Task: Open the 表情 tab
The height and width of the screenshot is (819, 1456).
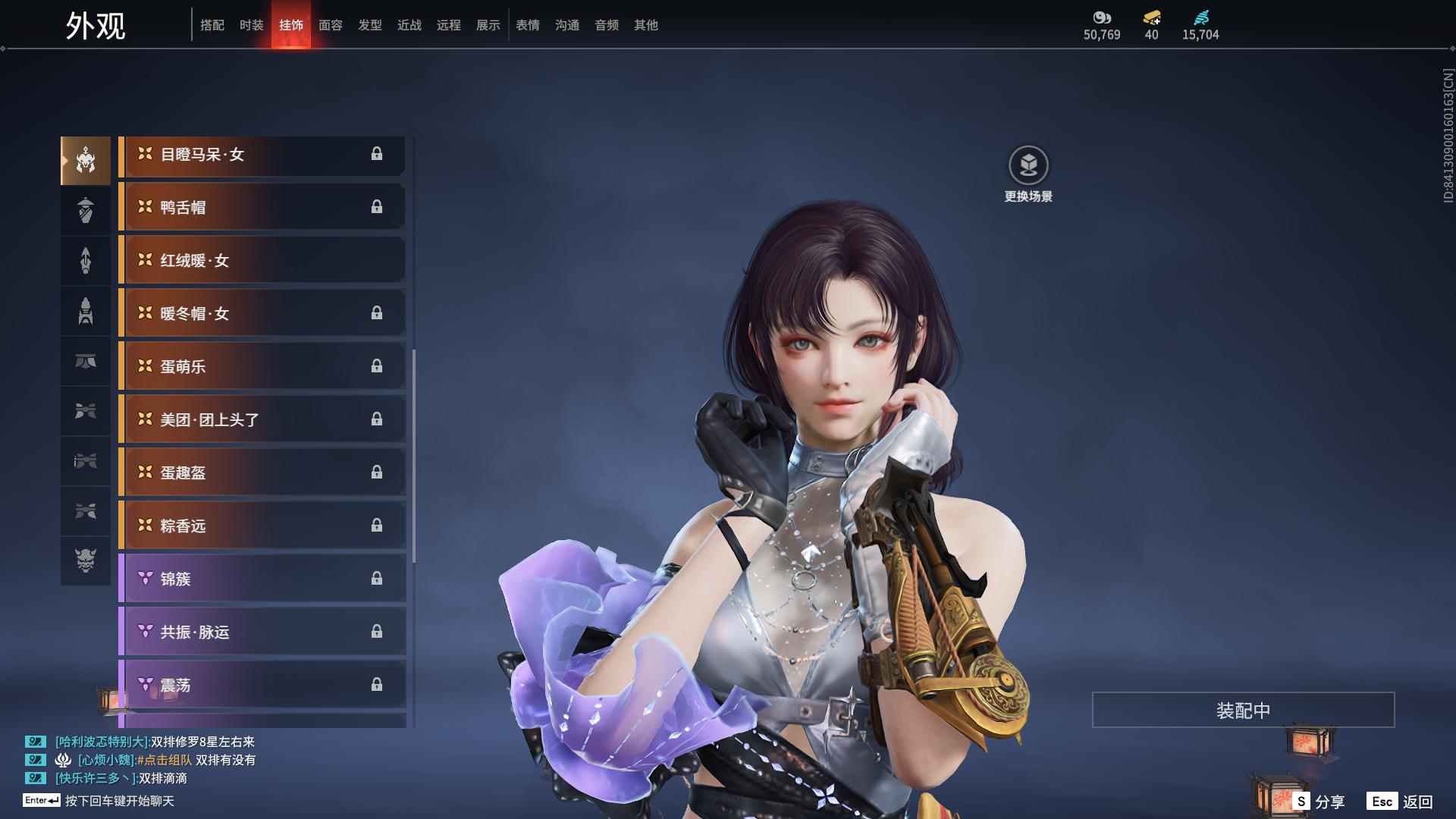Action: point(527,25)
